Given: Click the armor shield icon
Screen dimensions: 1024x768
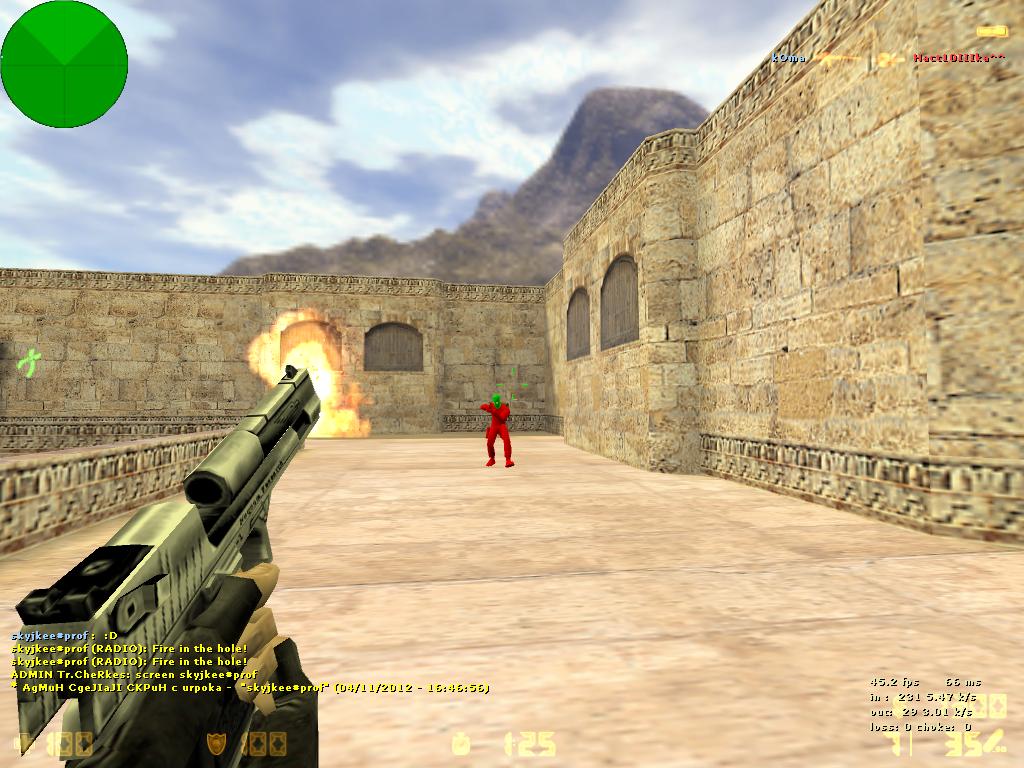Looking at the screenshot, I should 216,743.
